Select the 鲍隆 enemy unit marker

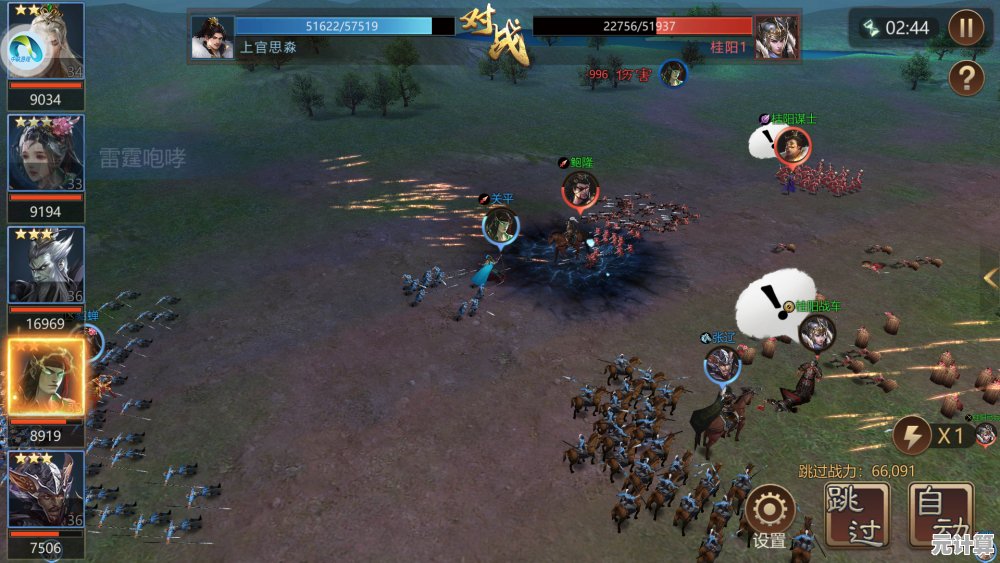click(580, 189)
